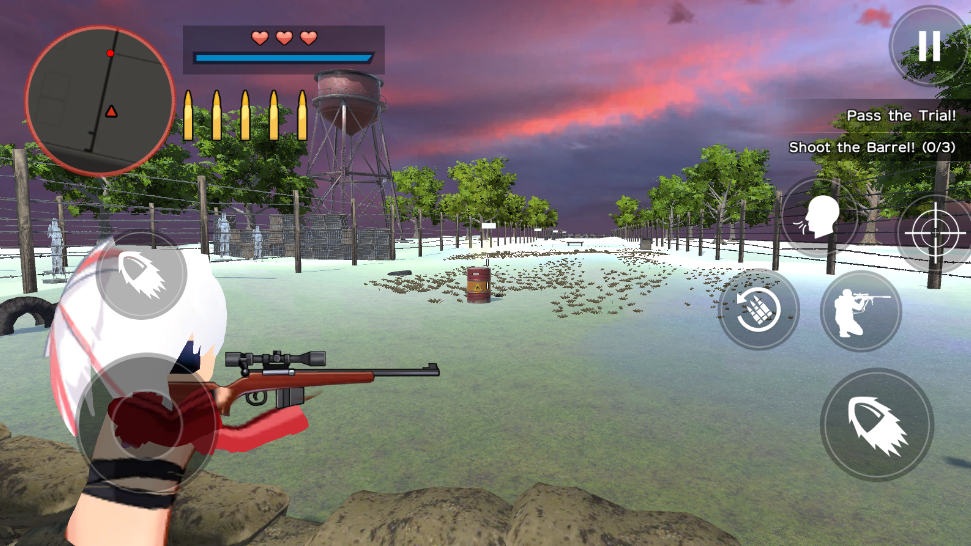Fire with the larger bullet button
This screenshot has height=546, width=971.
877,425
